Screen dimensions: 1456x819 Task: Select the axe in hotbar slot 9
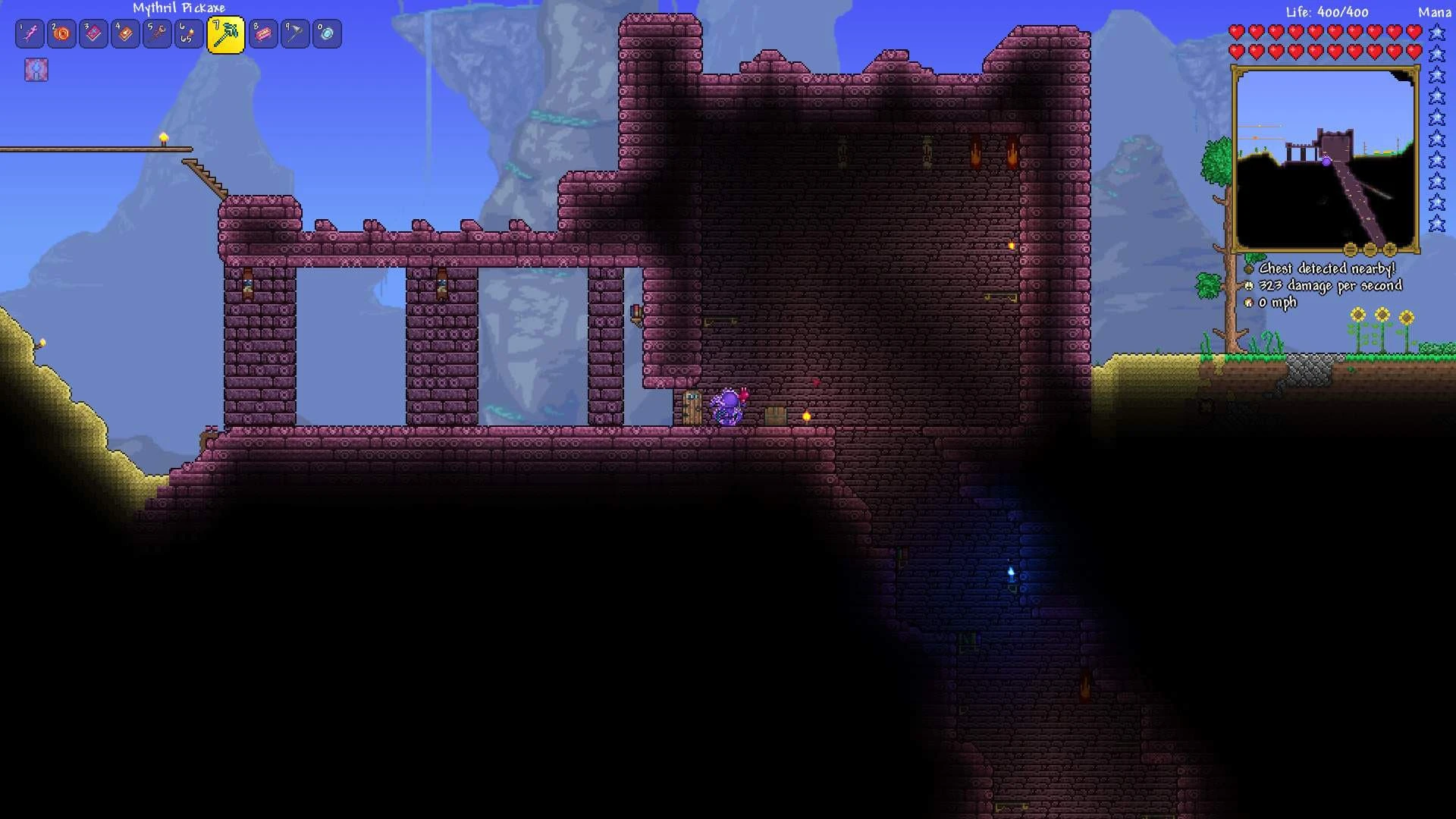tap(294, 33)
